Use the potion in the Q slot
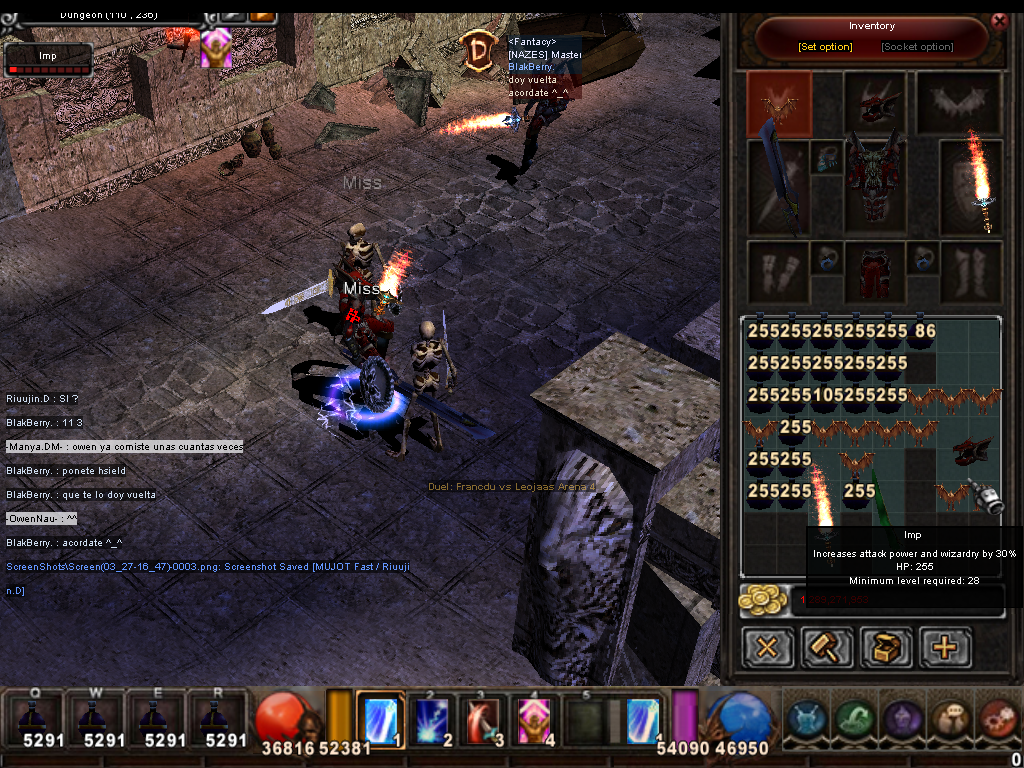 coord(34,720)
